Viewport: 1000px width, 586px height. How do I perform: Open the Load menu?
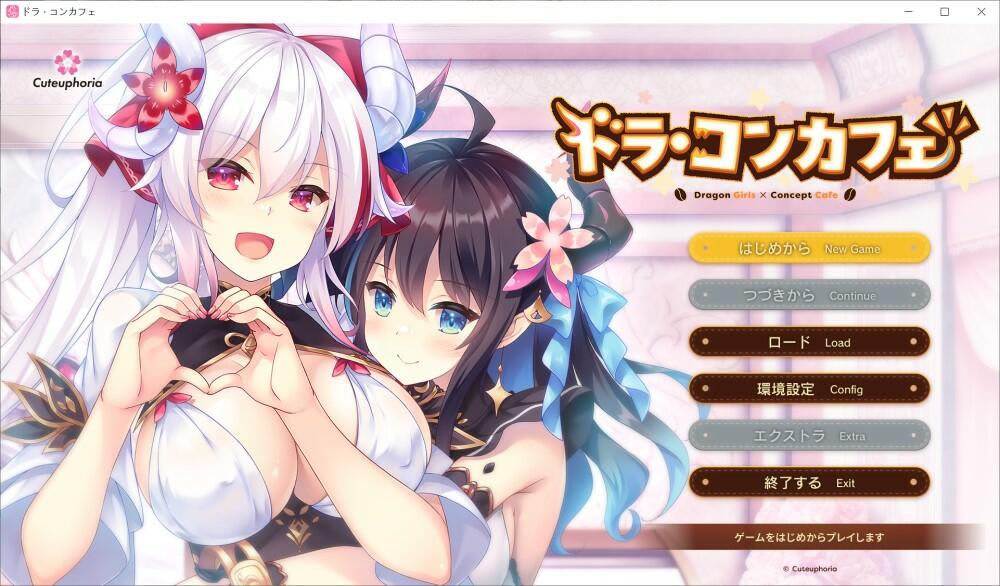809,342
